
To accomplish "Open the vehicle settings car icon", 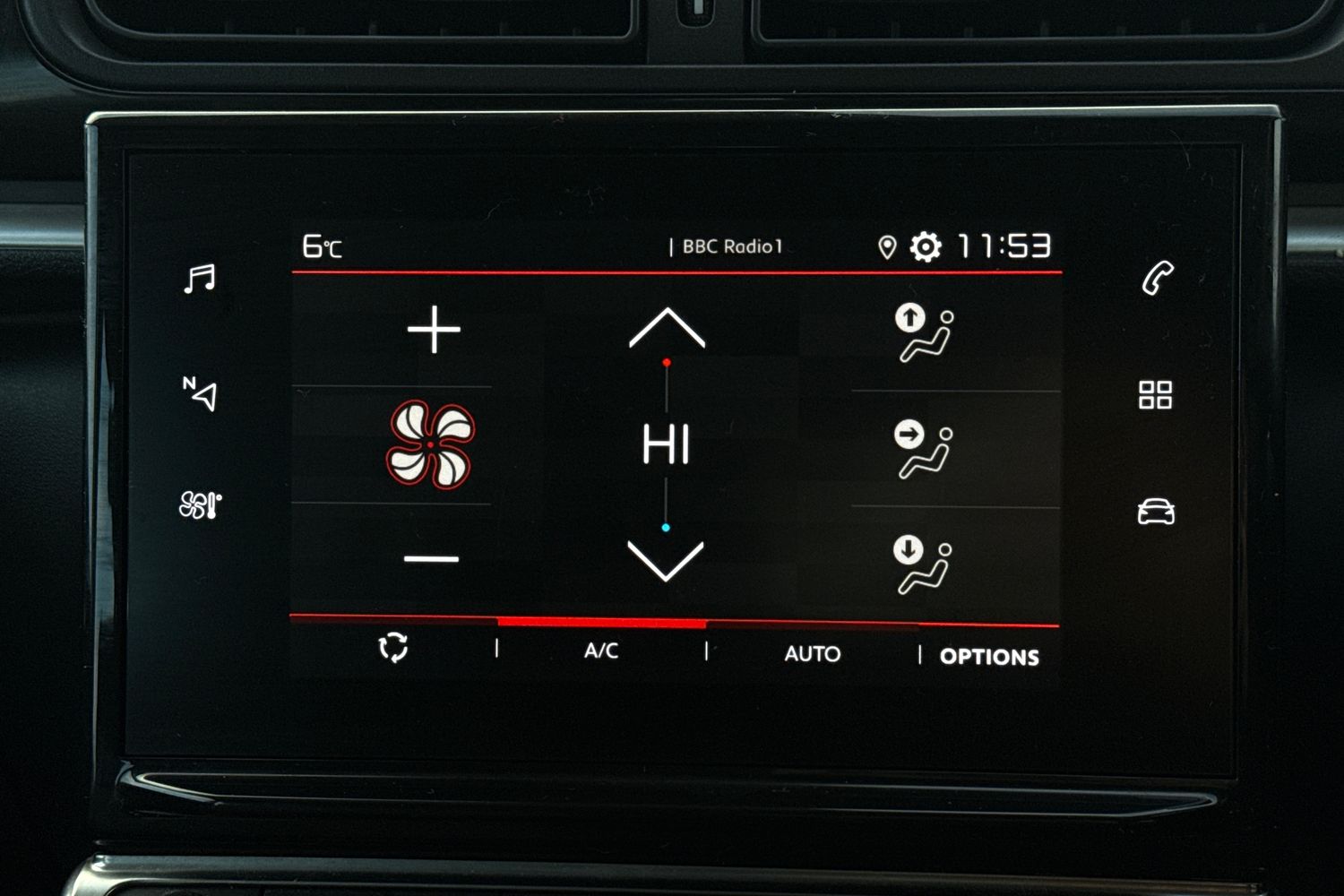I will point(1156,512).
